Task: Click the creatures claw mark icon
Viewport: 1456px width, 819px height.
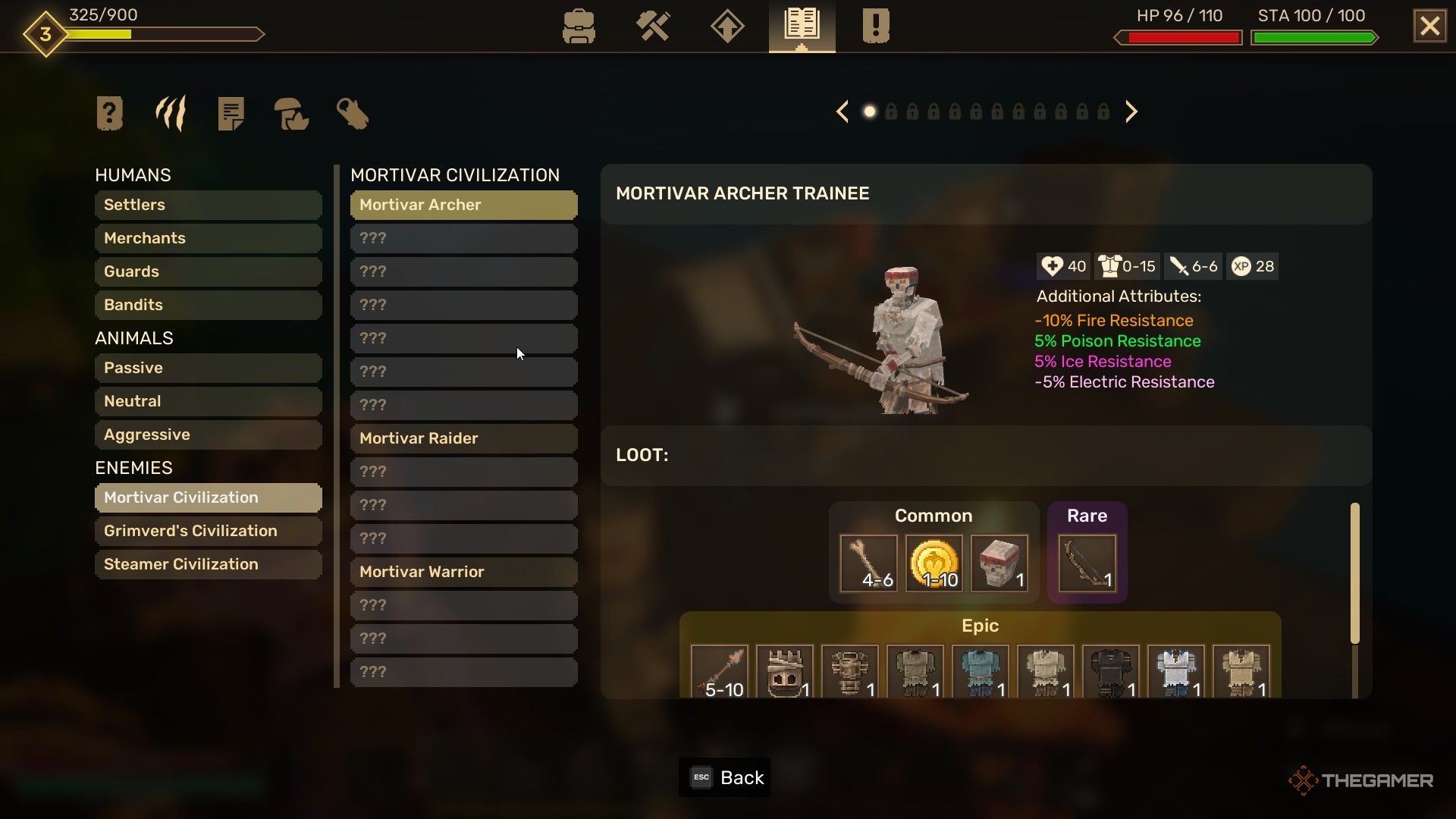Action: point(171,114)
